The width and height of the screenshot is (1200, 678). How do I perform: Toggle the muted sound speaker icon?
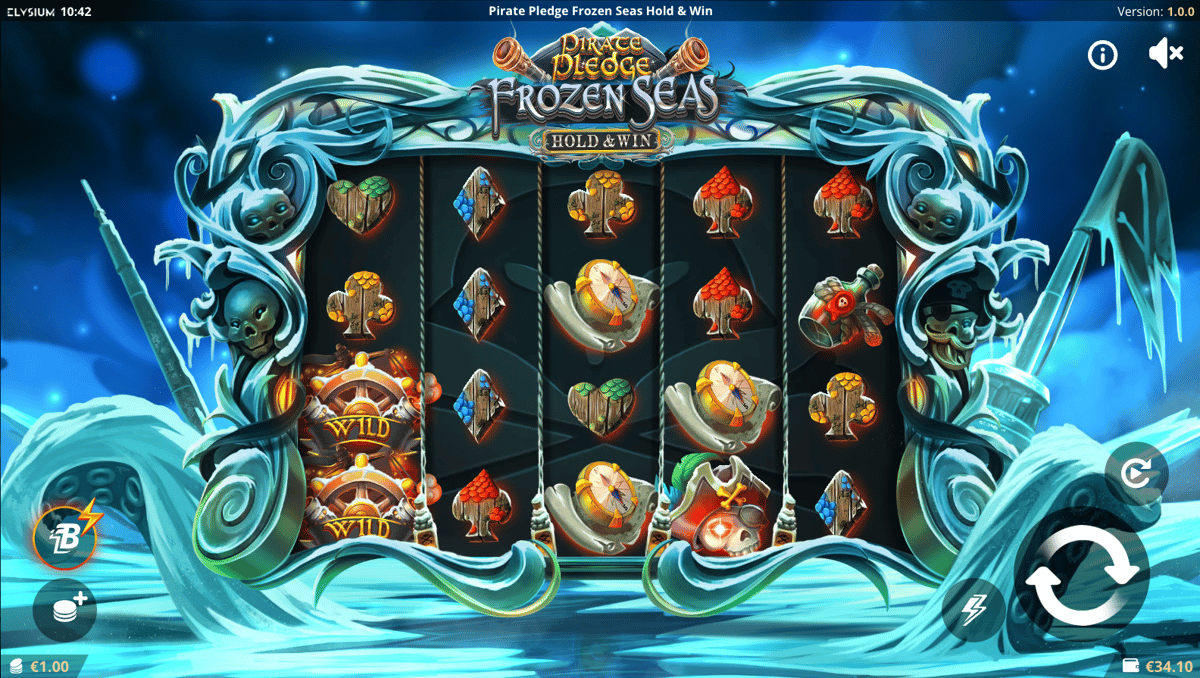click(1165, 56)
